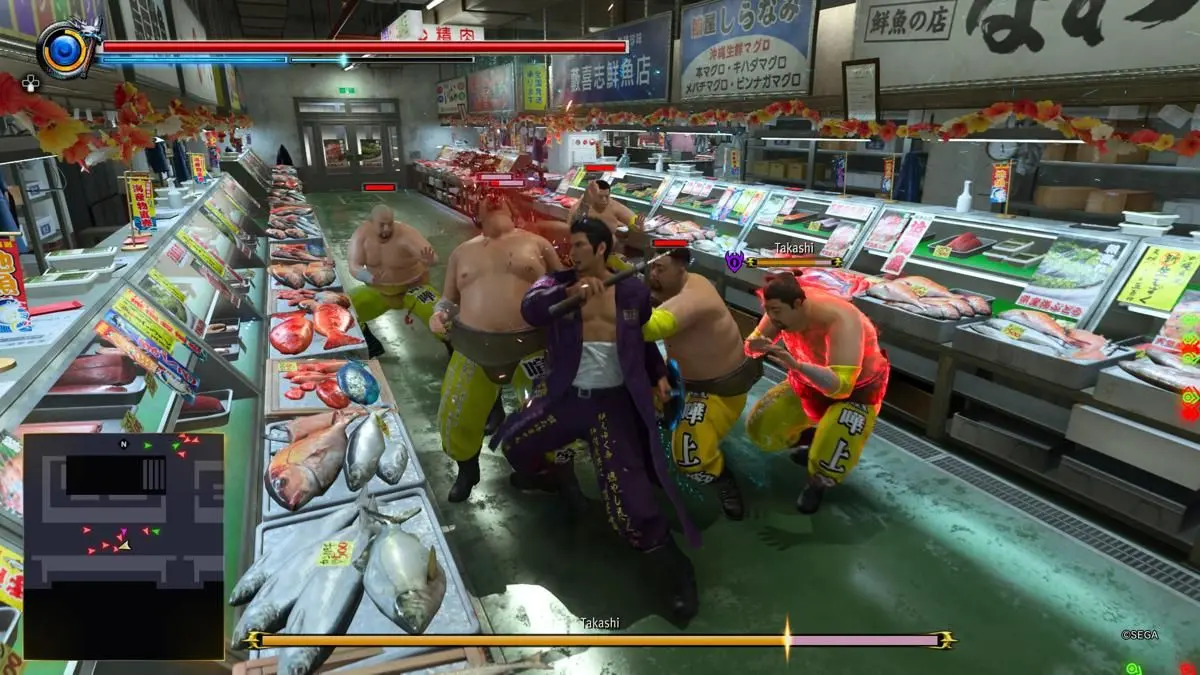Click the minimap in the corner
This screenshot has width=1200, height=675.
pyautogui.click(x=123, y=545)
